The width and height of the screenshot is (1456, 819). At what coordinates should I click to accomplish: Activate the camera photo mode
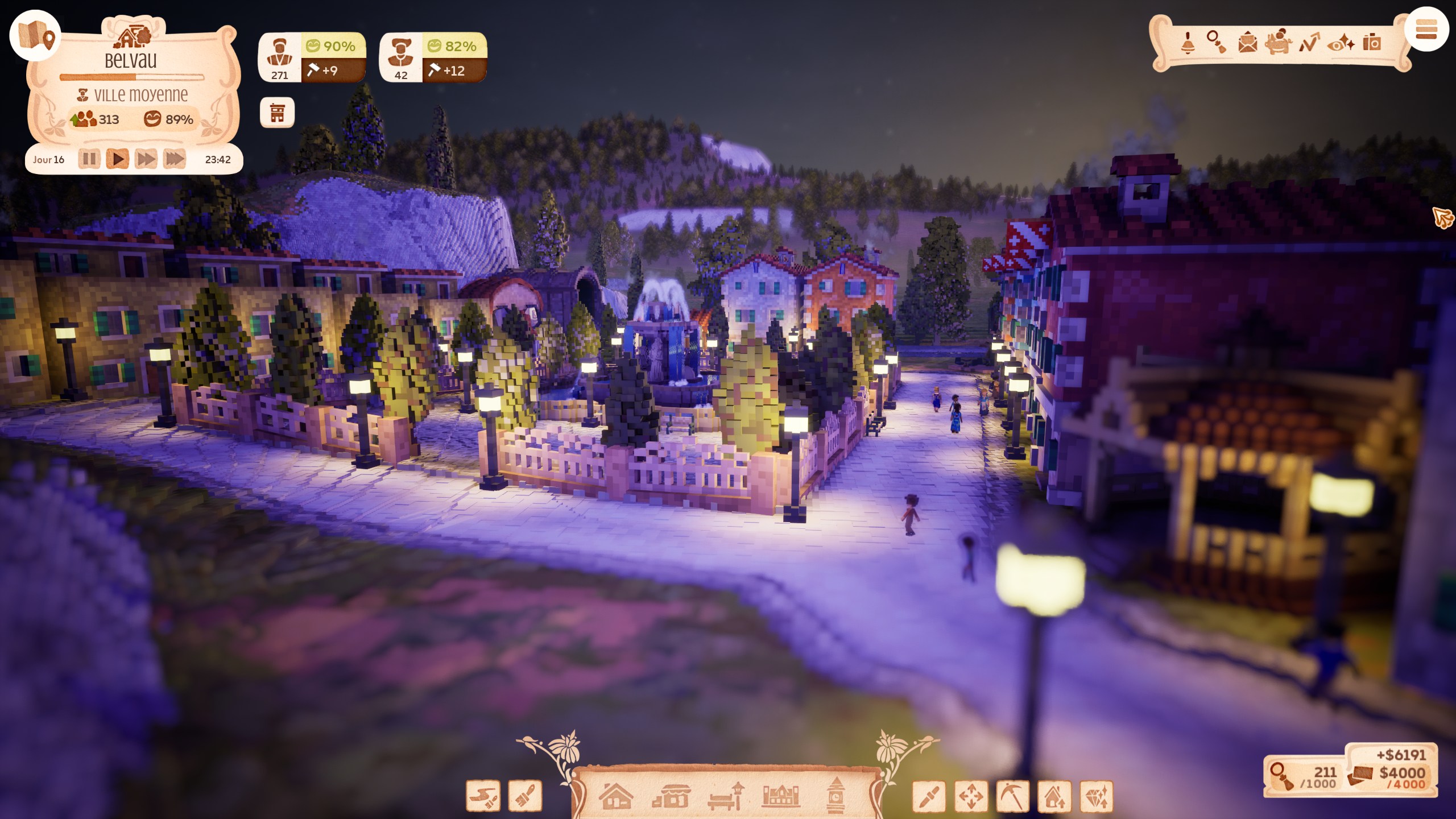coord(1372,43)
